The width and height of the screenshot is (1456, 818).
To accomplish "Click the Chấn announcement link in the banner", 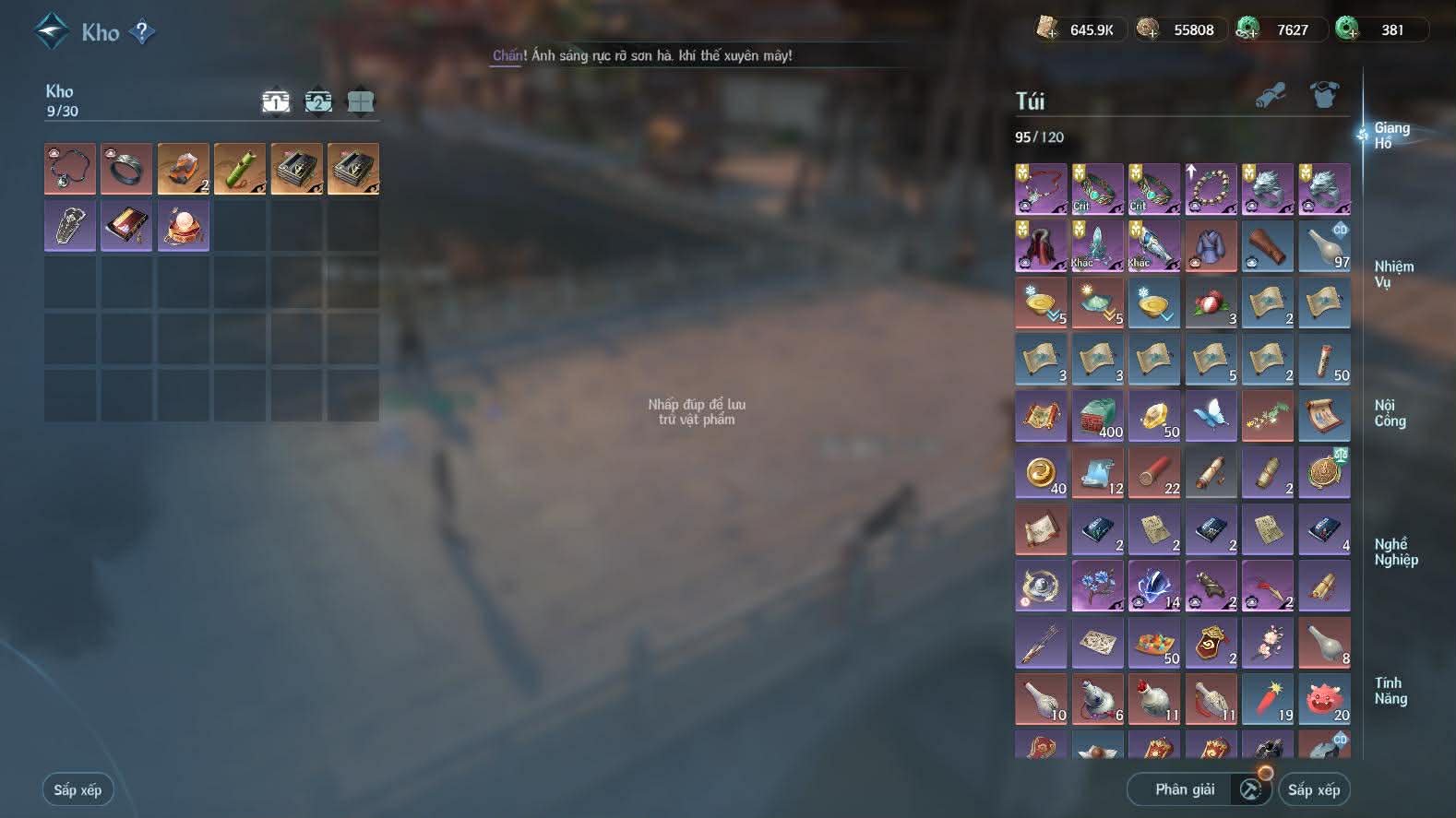I will coord(508,55).
